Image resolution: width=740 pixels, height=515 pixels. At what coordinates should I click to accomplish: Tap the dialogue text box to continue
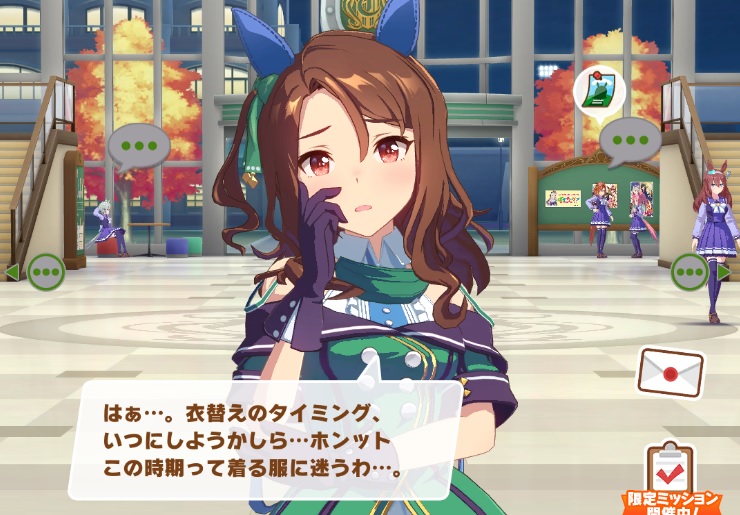point(265,438)
